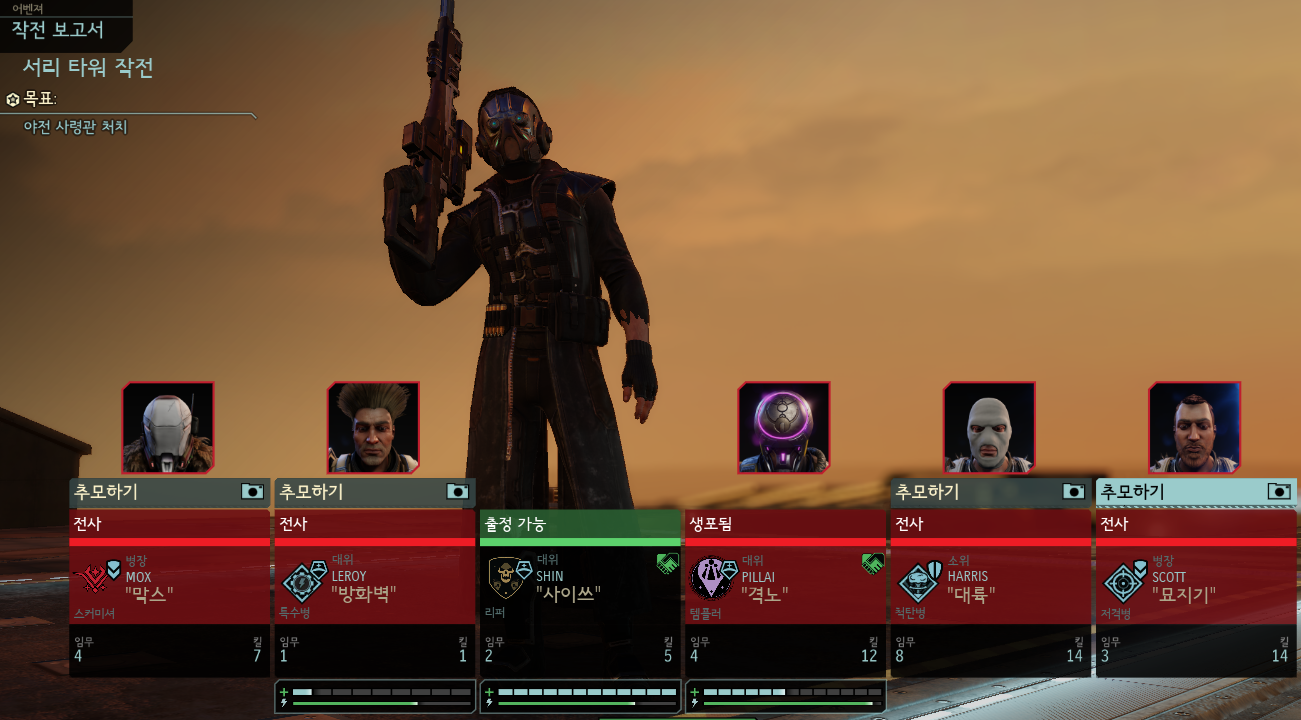This screenshot has height=720, width=1301.
Task: Click the green bond icon on SHIN's card
Action: coord(667,564)
